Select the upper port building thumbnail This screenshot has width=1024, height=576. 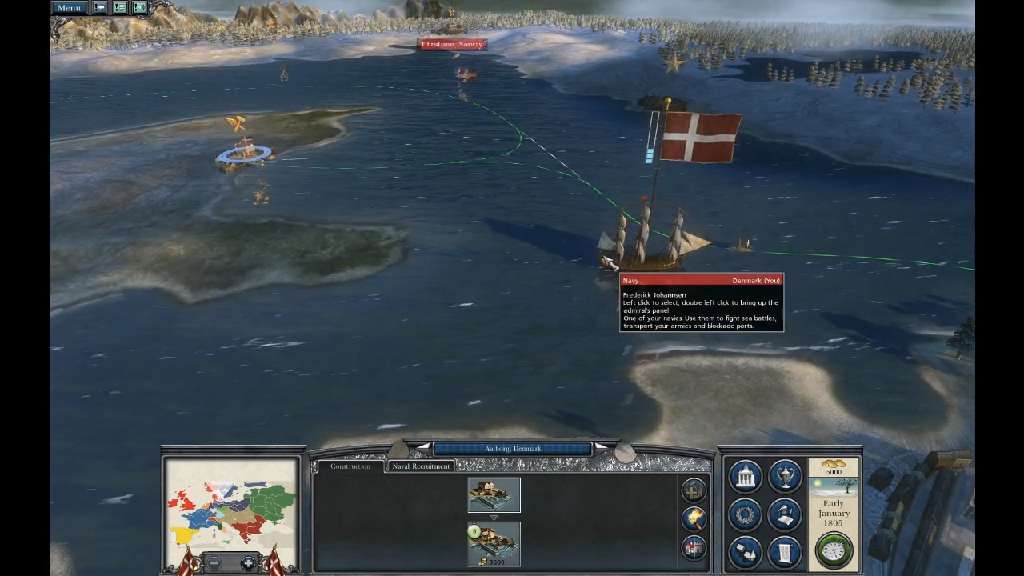coord(494,494)
